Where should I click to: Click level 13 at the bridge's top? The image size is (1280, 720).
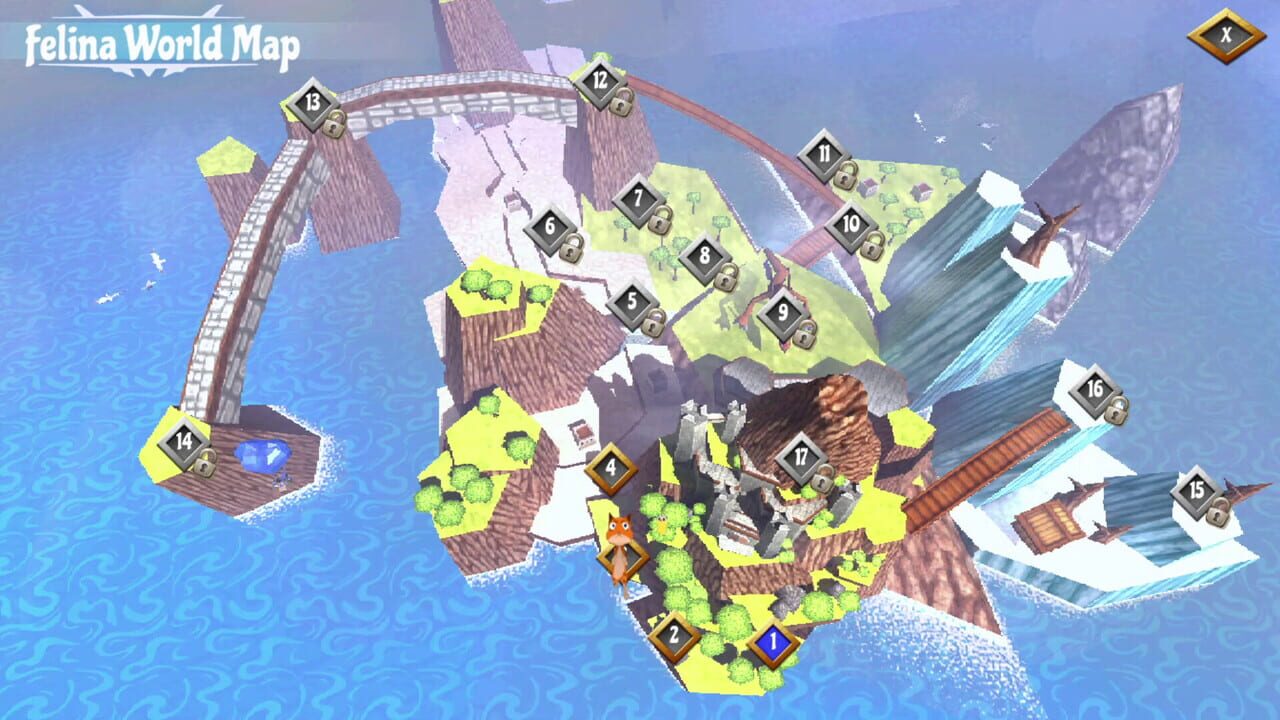(311, 100)
